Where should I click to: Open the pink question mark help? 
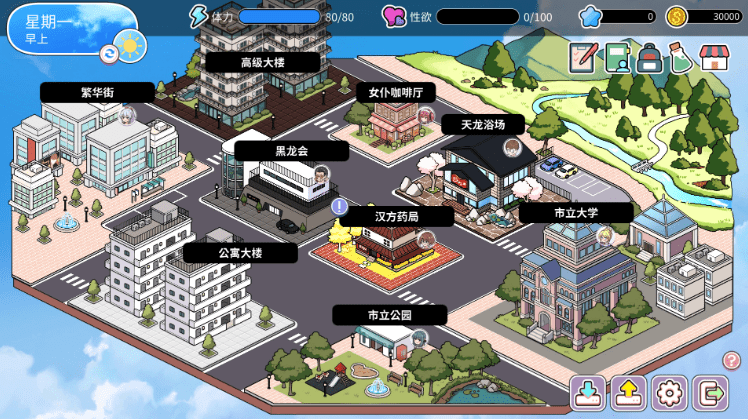pos(731,360)
